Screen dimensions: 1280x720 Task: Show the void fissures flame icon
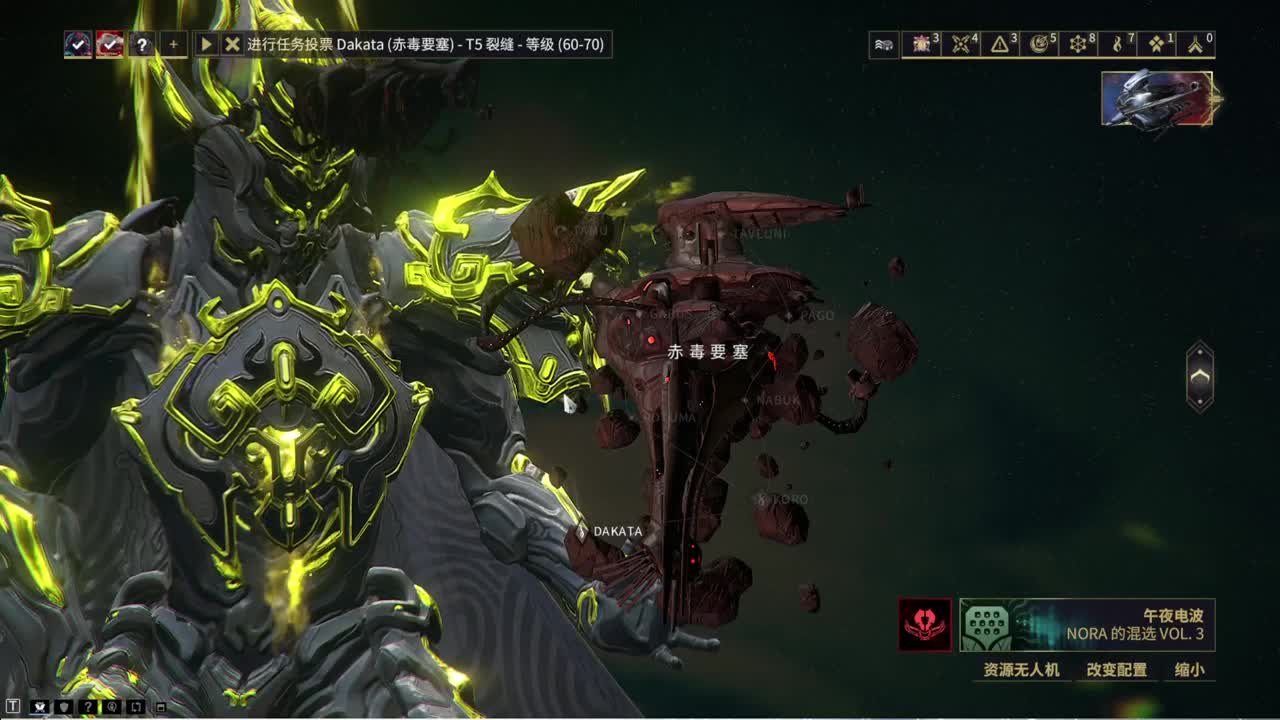point(1118,44)
